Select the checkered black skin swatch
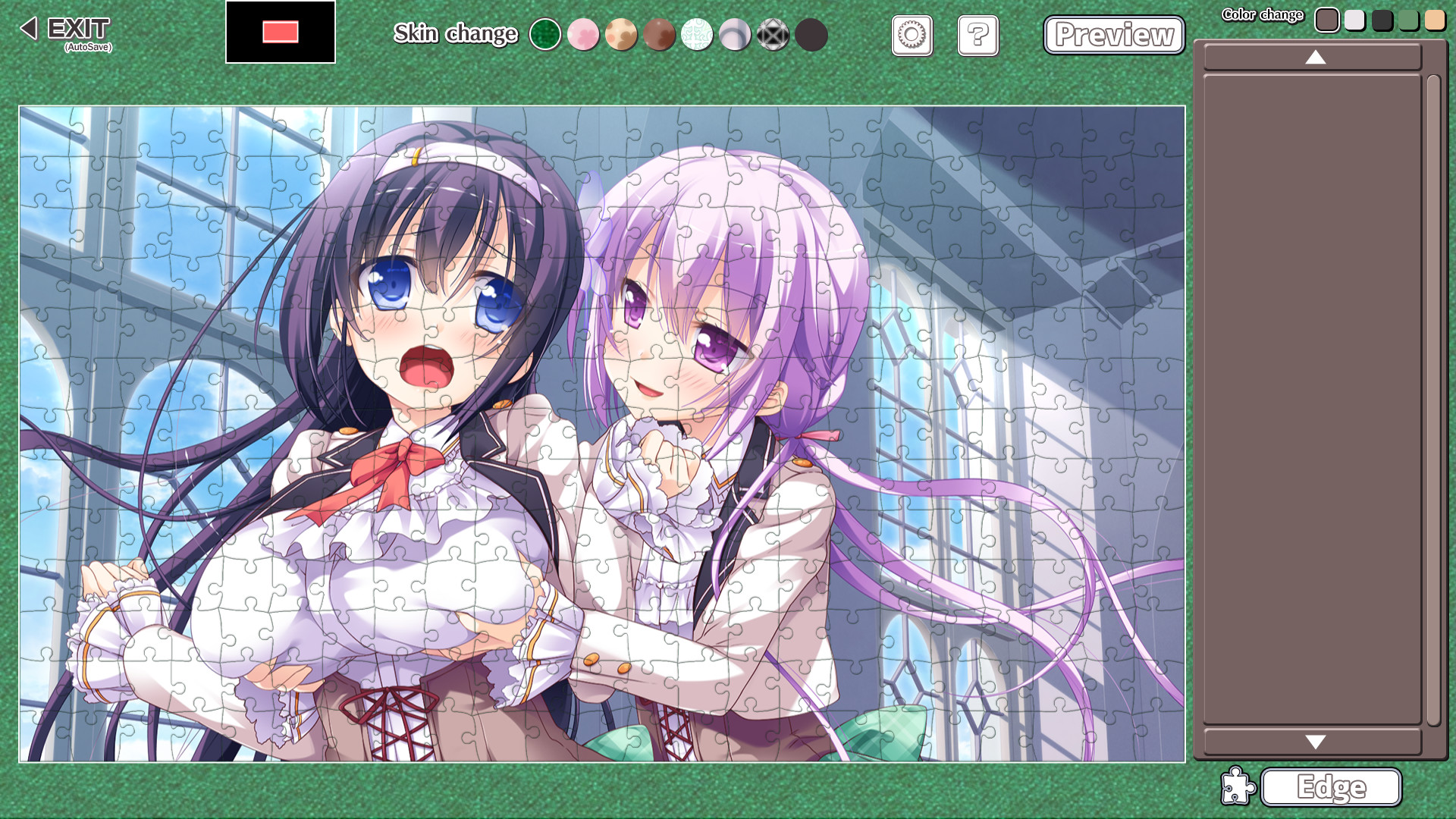The image size is (1456, 819). pos(773,35)
